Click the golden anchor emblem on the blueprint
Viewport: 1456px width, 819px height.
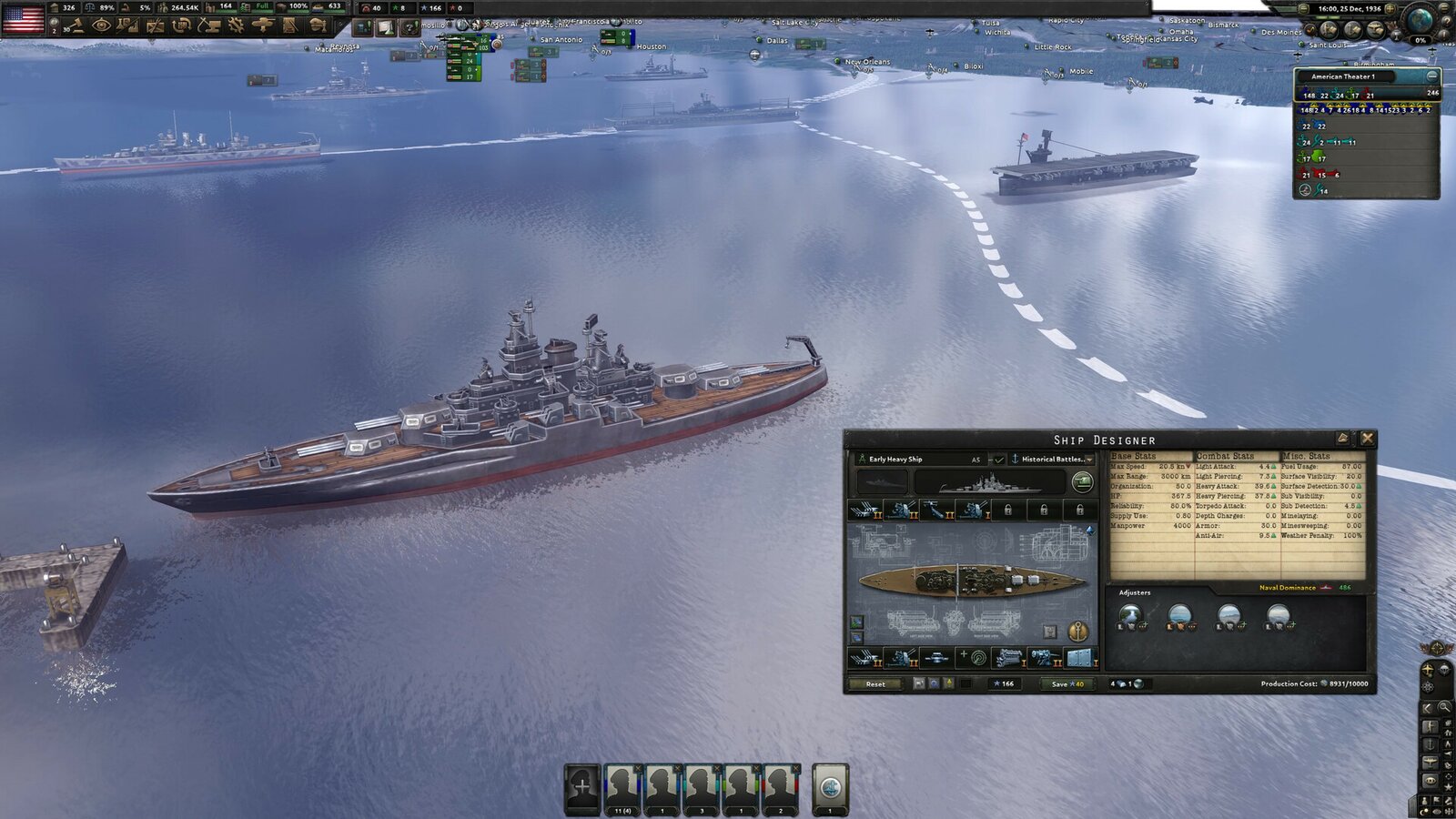(x=1077, y=632)
